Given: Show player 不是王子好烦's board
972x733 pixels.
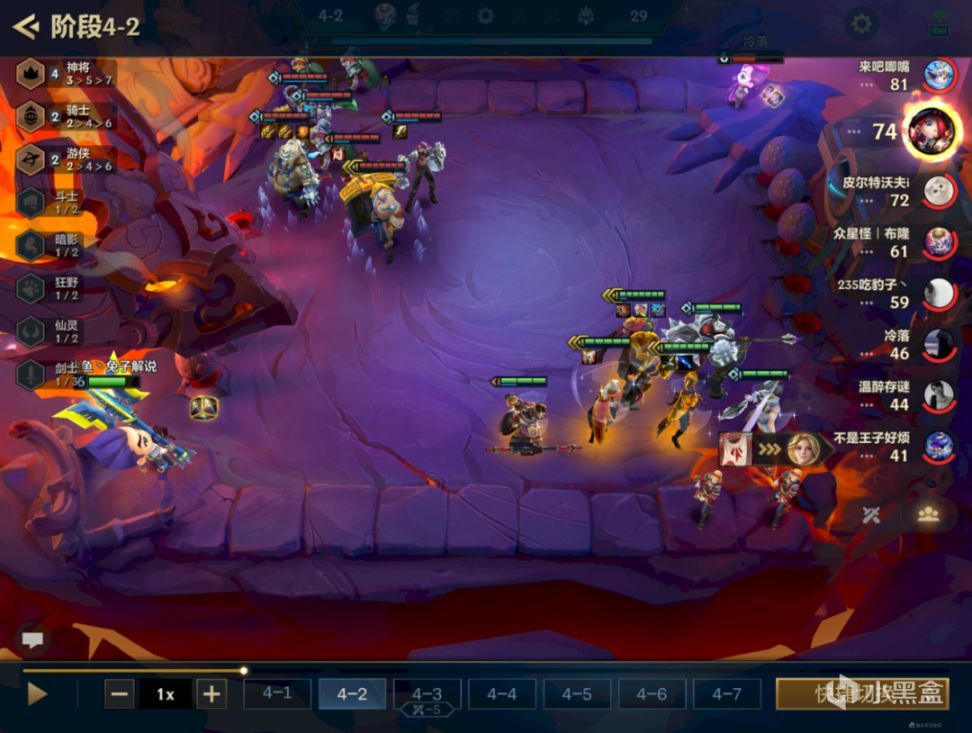Looking at the screenshot, I should point(938,446).
